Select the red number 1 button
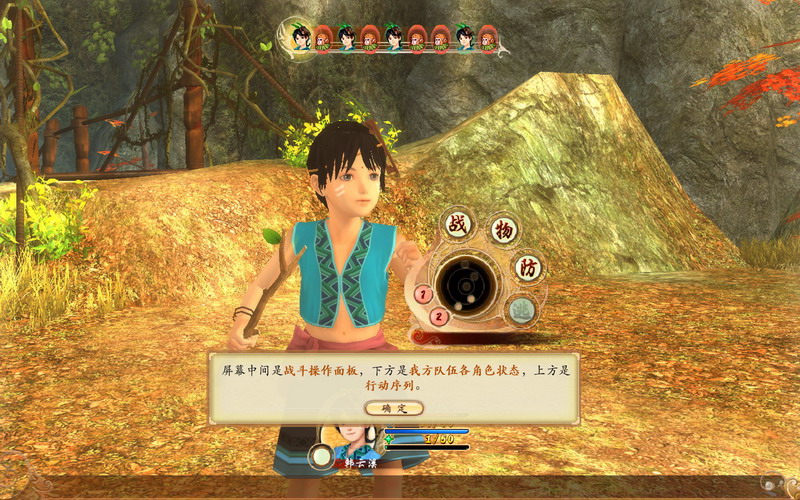This screenshot has height=500, width=800. 423,294
